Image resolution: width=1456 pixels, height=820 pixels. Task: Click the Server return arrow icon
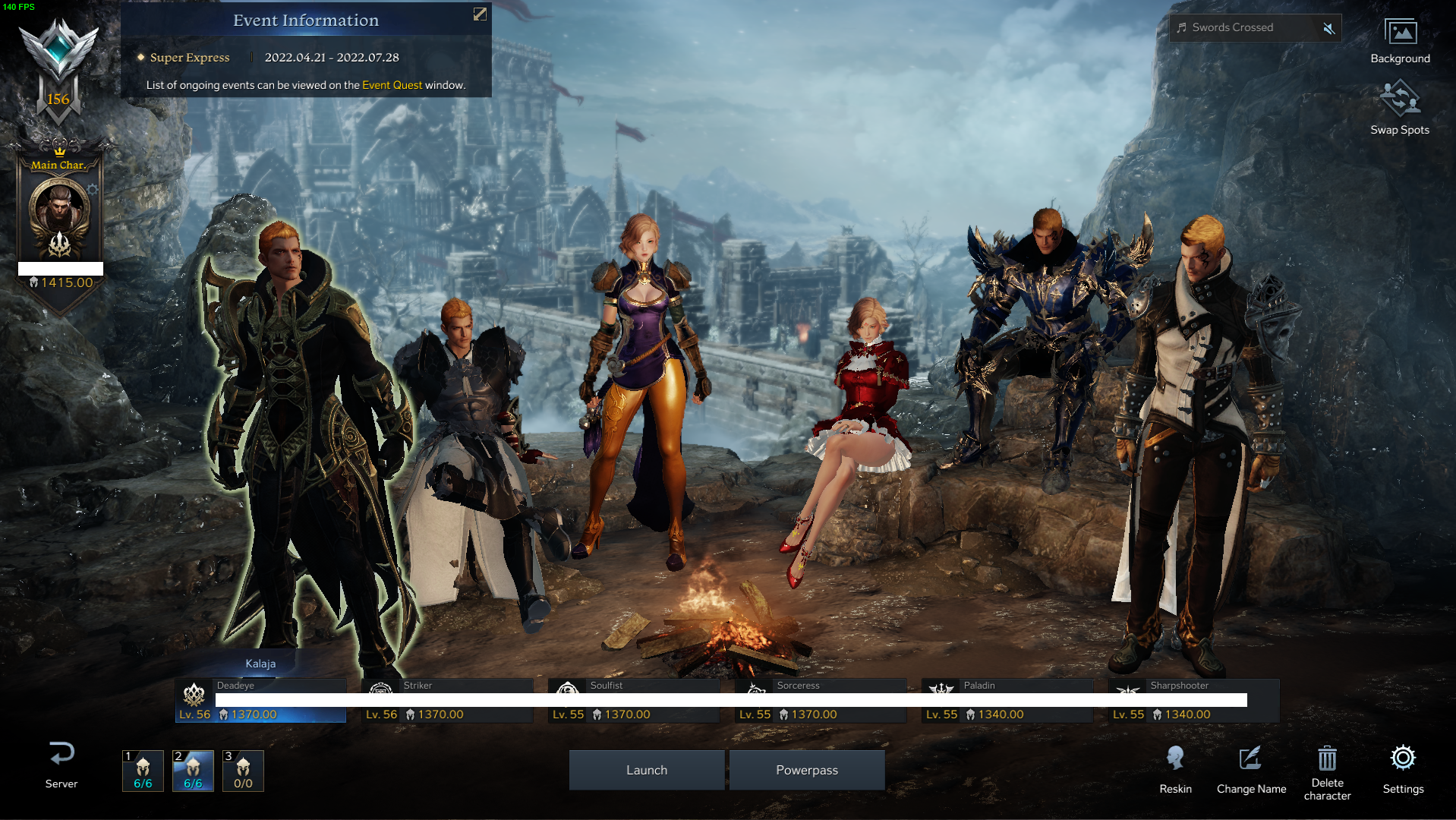[x=61, y=754]
